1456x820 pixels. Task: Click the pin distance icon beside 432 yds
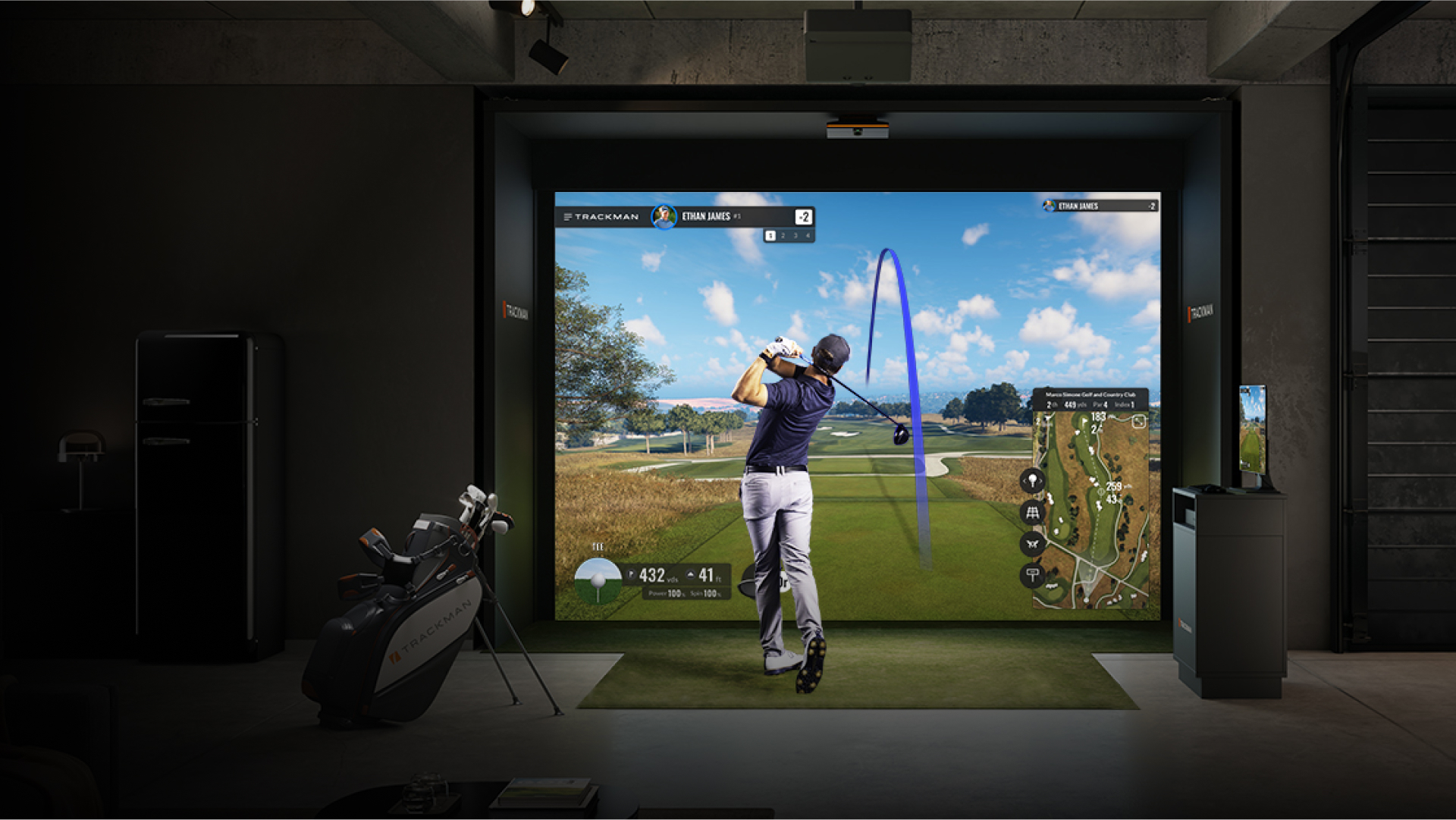point(631,575)
